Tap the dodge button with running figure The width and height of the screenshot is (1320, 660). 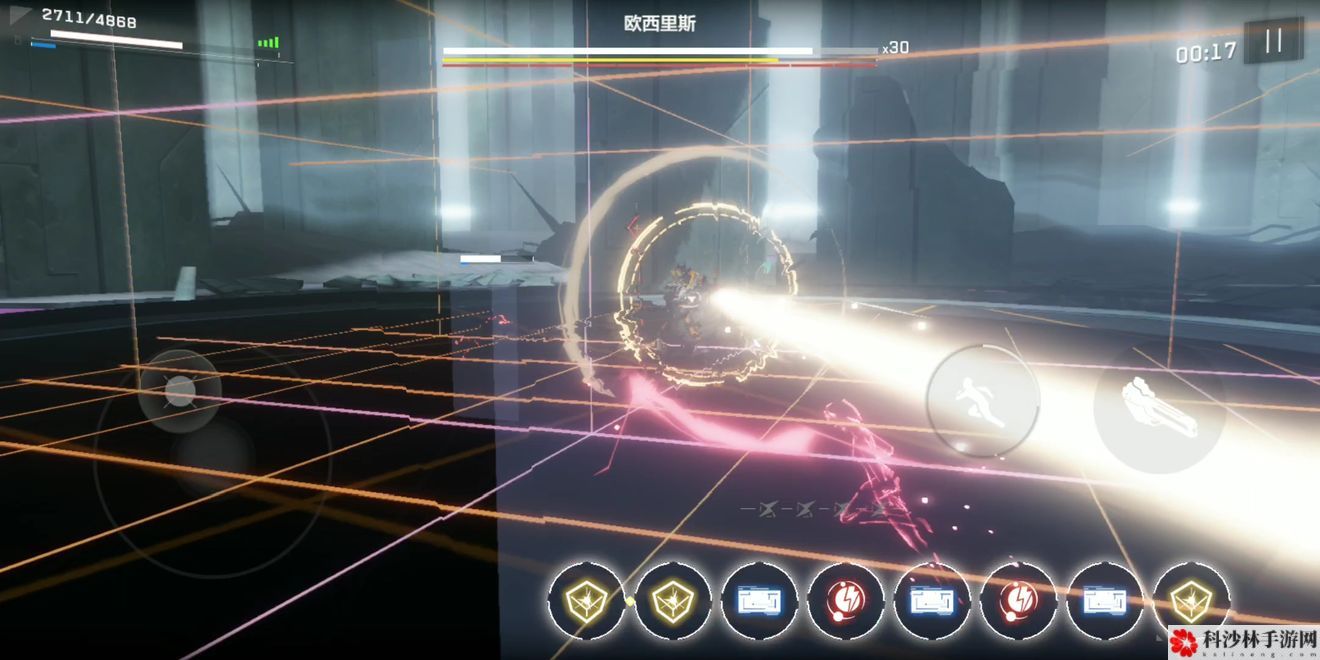(982, 402)
